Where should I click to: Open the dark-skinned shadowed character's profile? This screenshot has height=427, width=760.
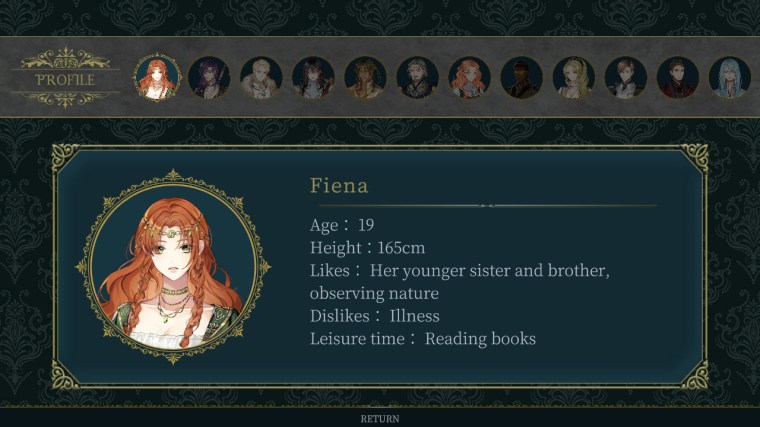(x=521, y=77)
